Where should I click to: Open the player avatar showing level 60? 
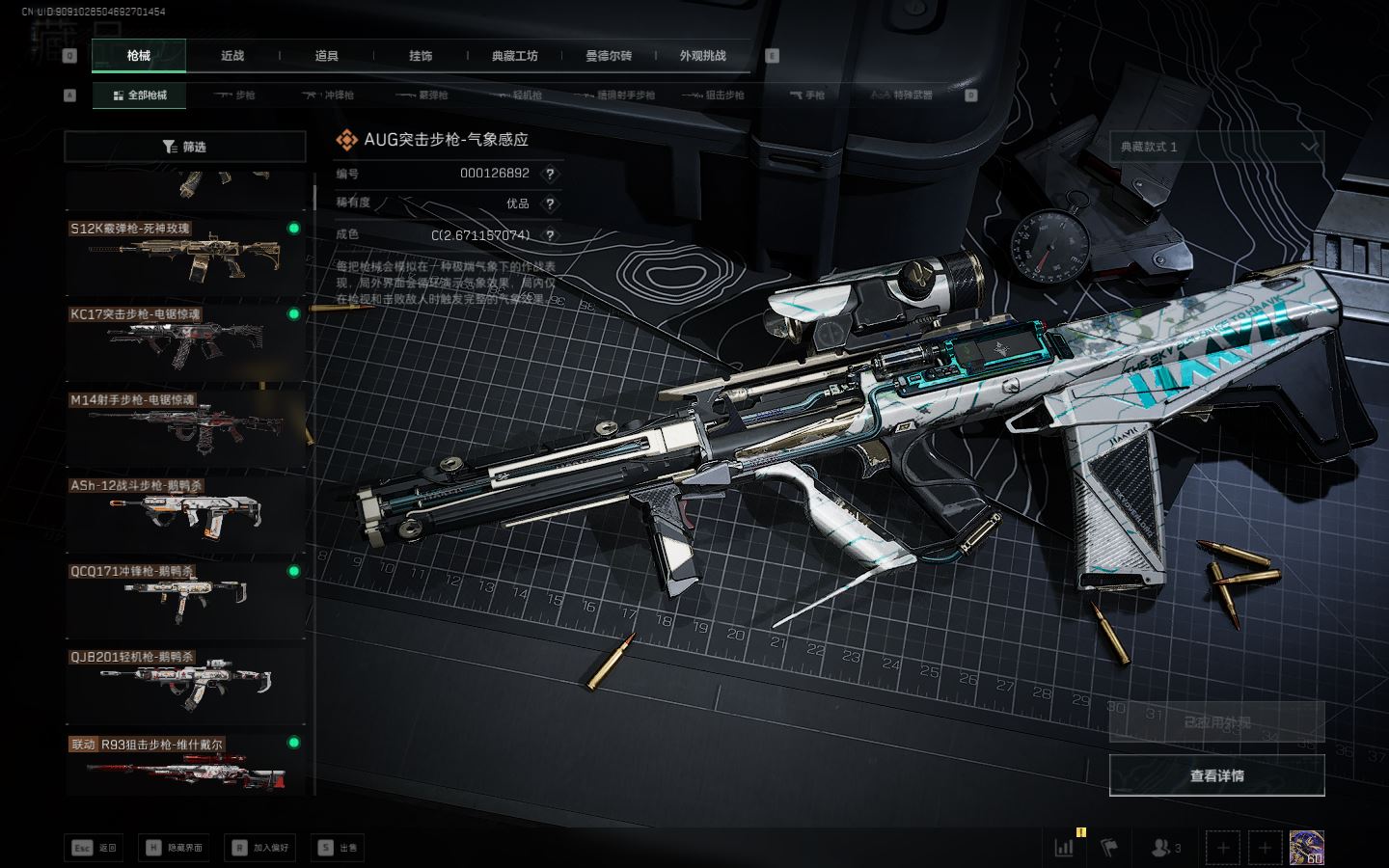(x=1306, y=847)
